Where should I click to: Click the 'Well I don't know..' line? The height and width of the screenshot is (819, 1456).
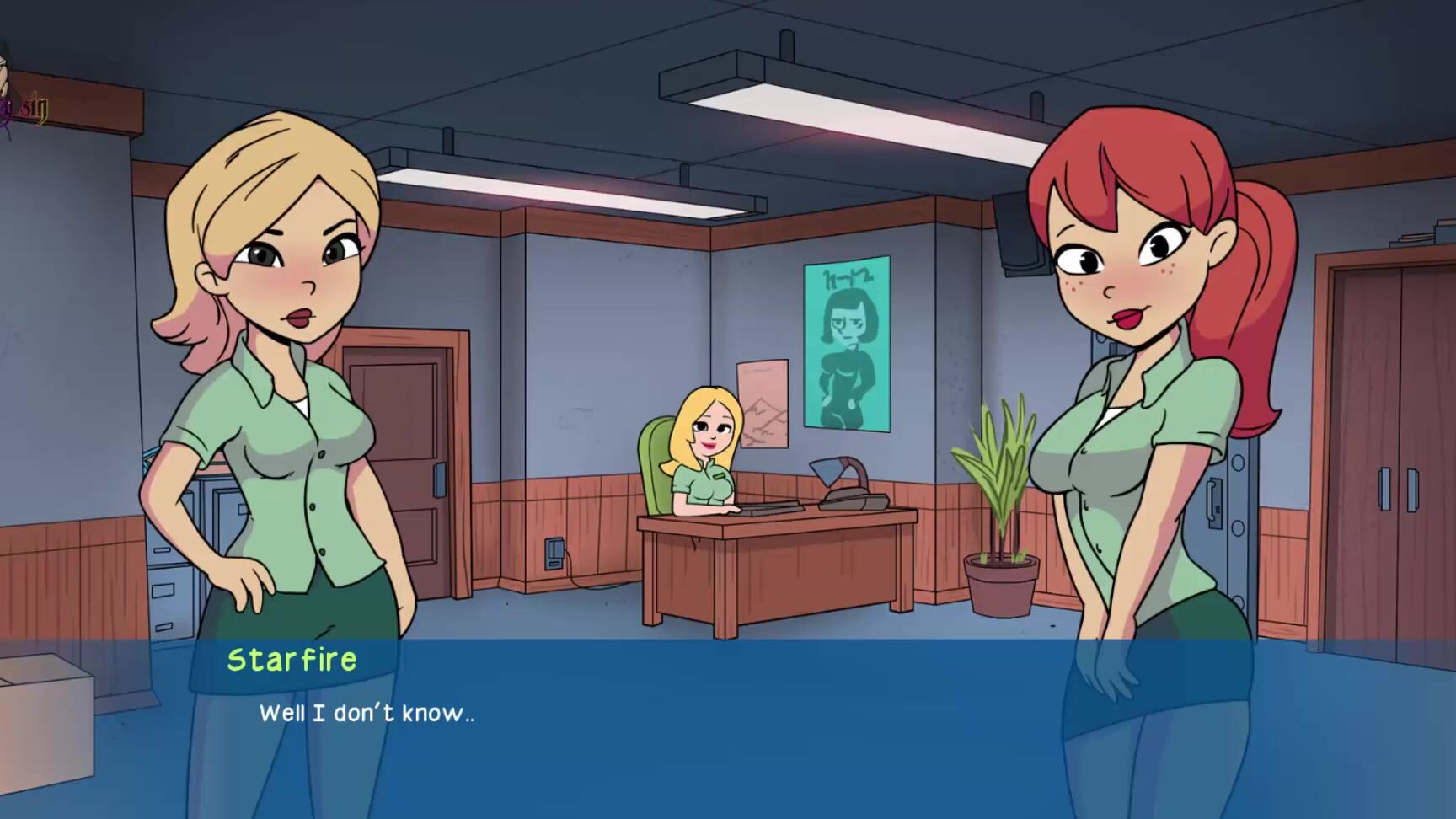[367, 712]
